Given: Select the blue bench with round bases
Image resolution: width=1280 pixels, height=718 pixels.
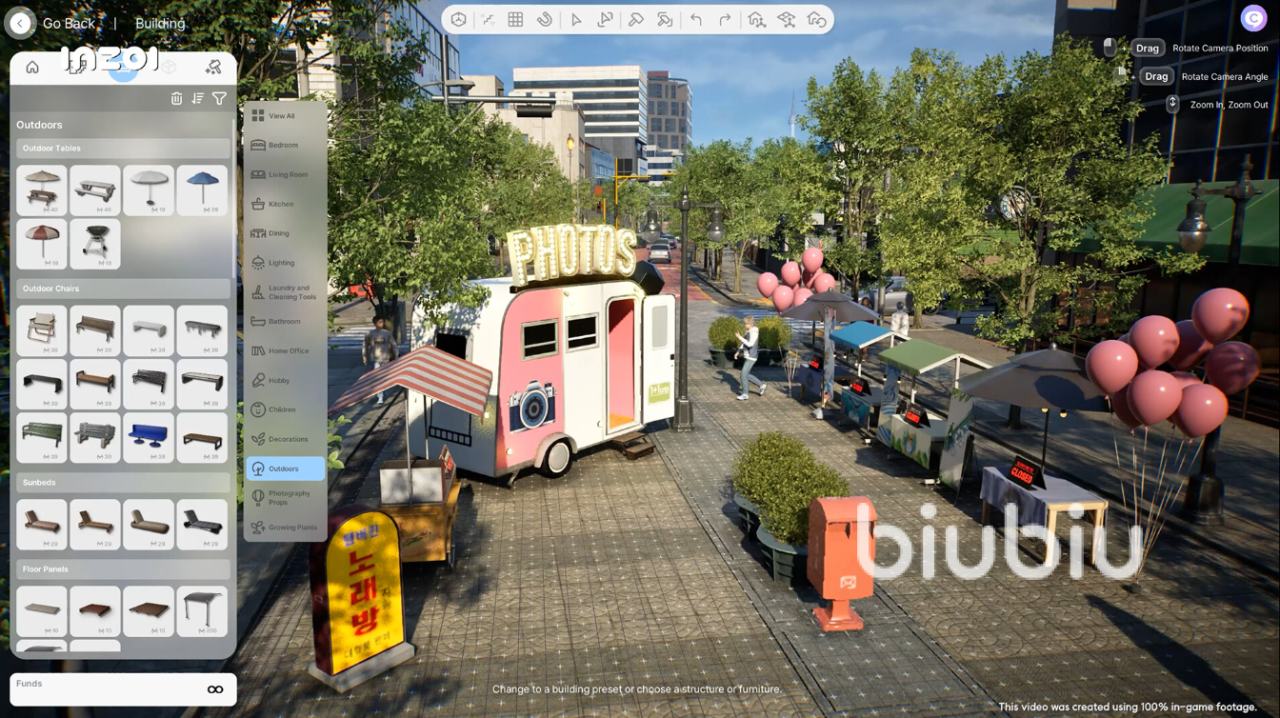Looking at the screenshot, I should 149,437.
